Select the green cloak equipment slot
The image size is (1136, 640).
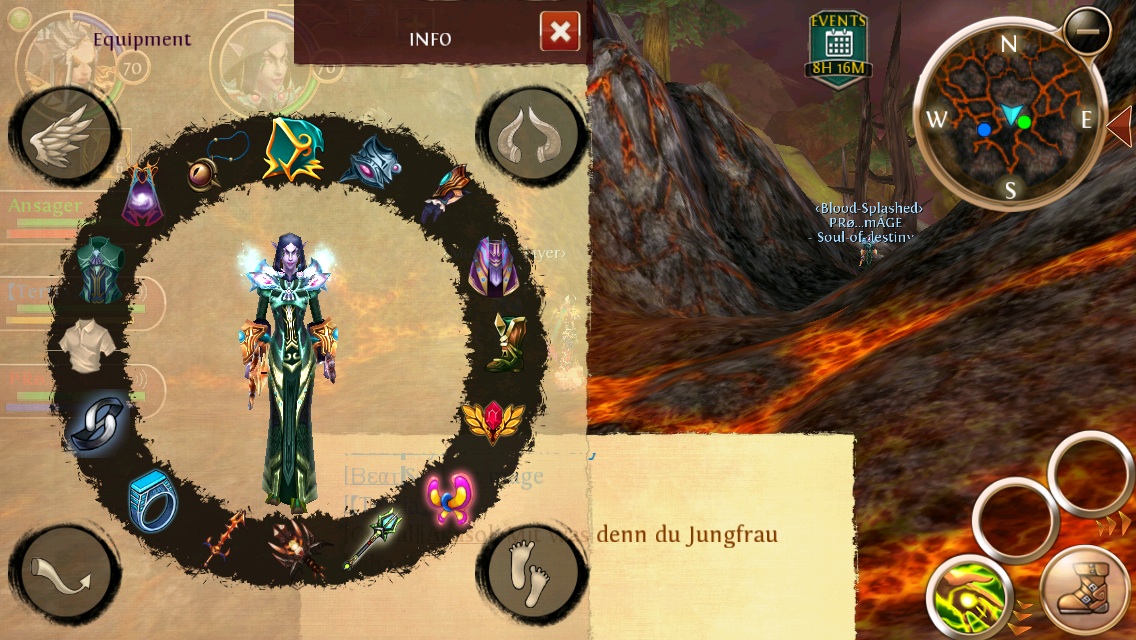[x=291, y=150]
